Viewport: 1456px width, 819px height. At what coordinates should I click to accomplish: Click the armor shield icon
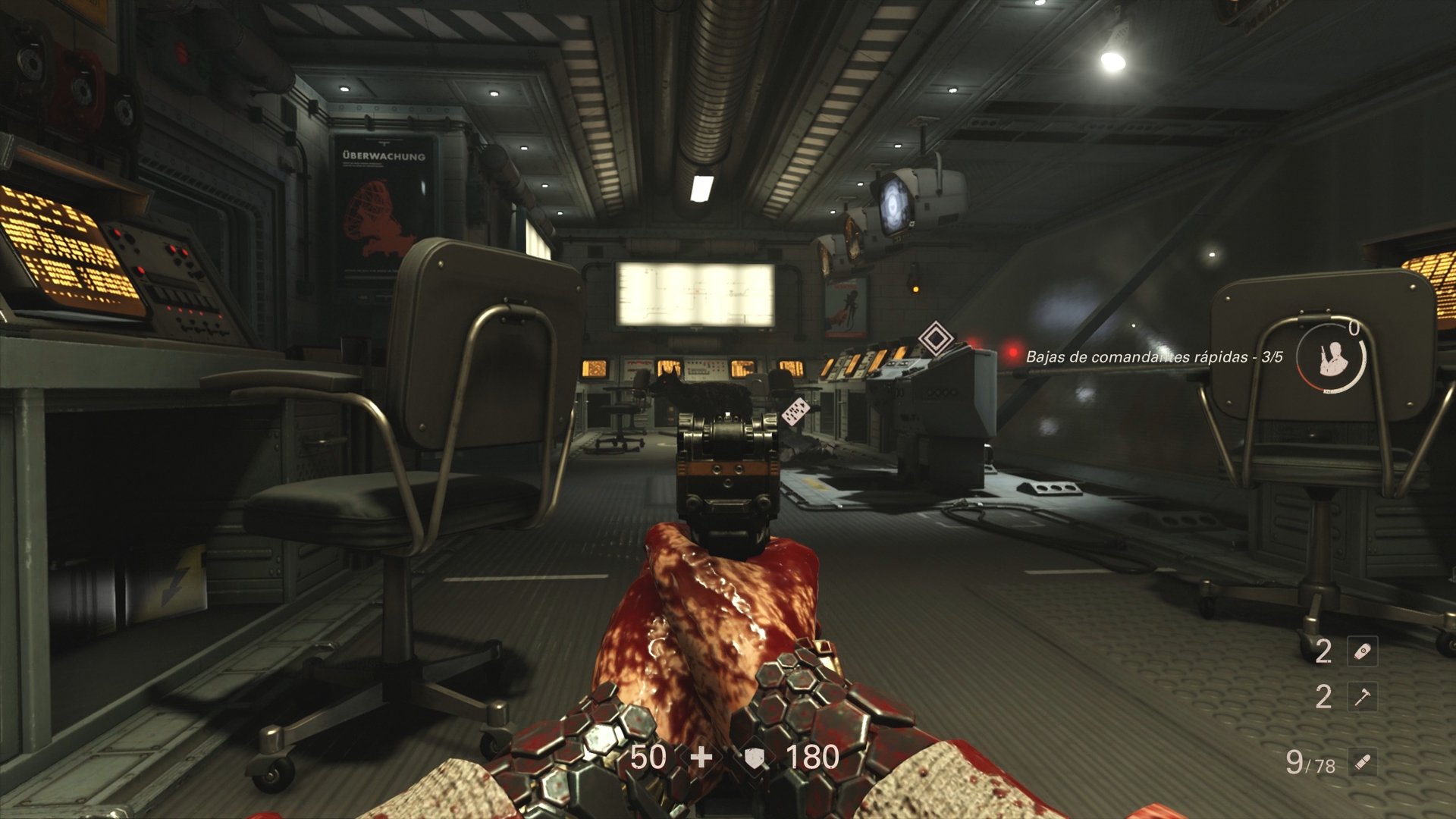click(754, 757)
